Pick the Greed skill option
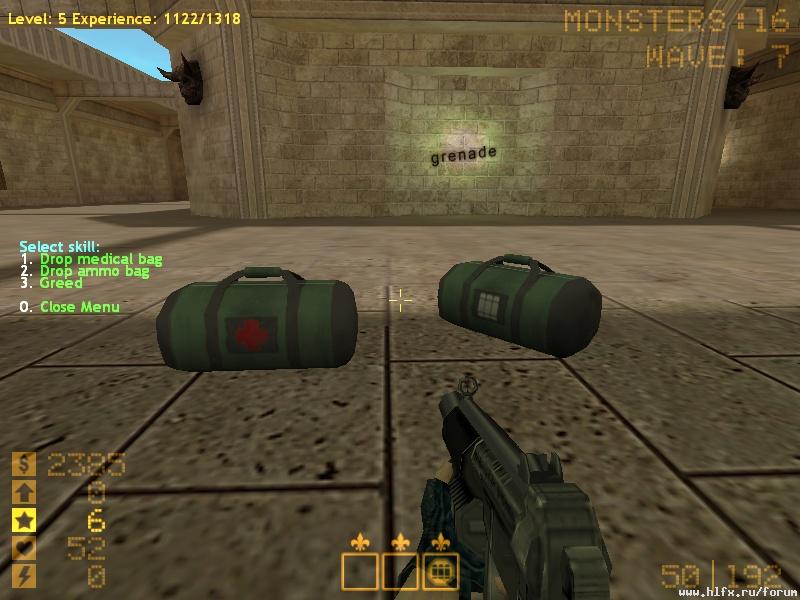 [x=61, y=283]
